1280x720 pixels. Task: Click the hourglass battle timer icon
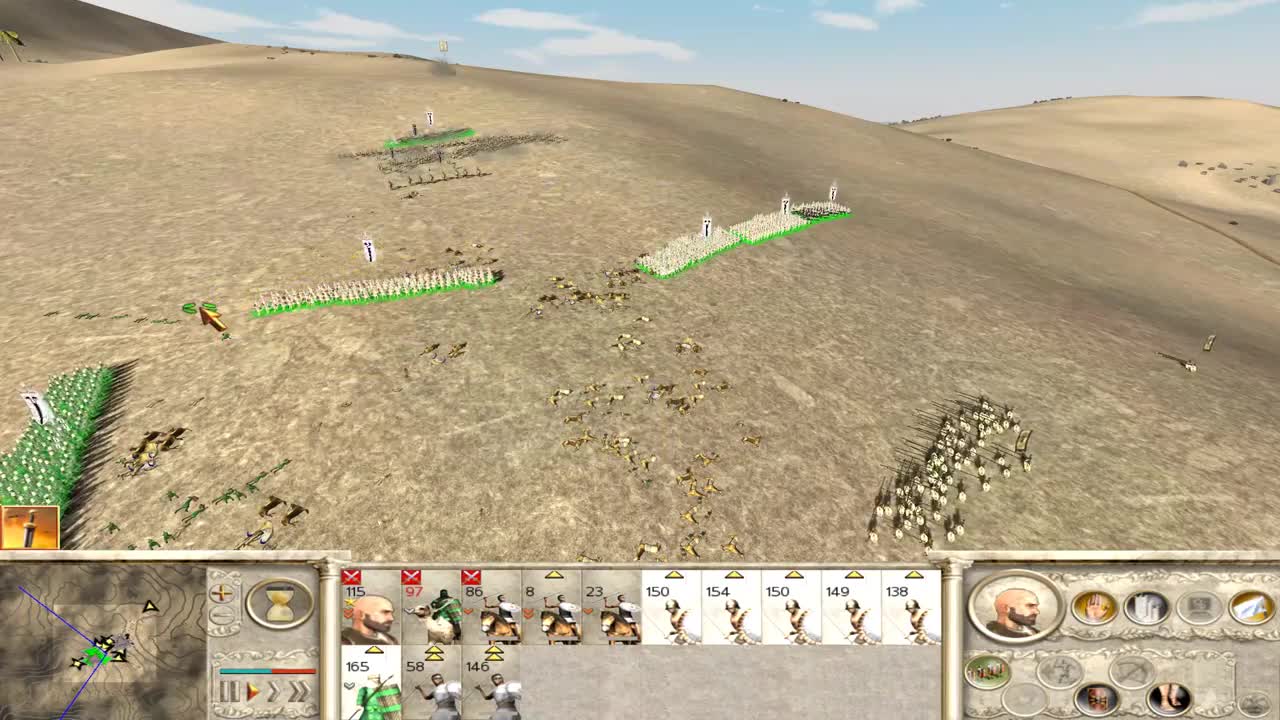(279, 603)
